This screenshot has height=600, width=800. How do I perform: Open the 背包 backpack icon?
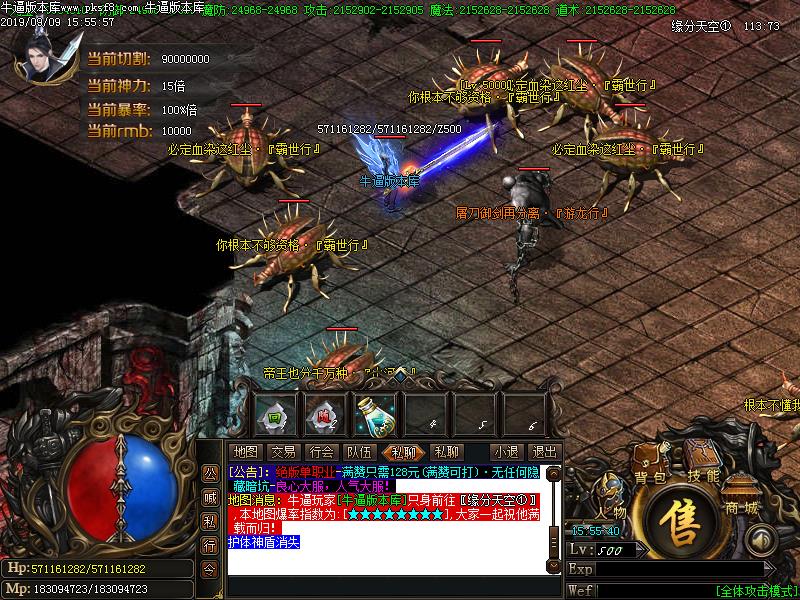[650, 462]
